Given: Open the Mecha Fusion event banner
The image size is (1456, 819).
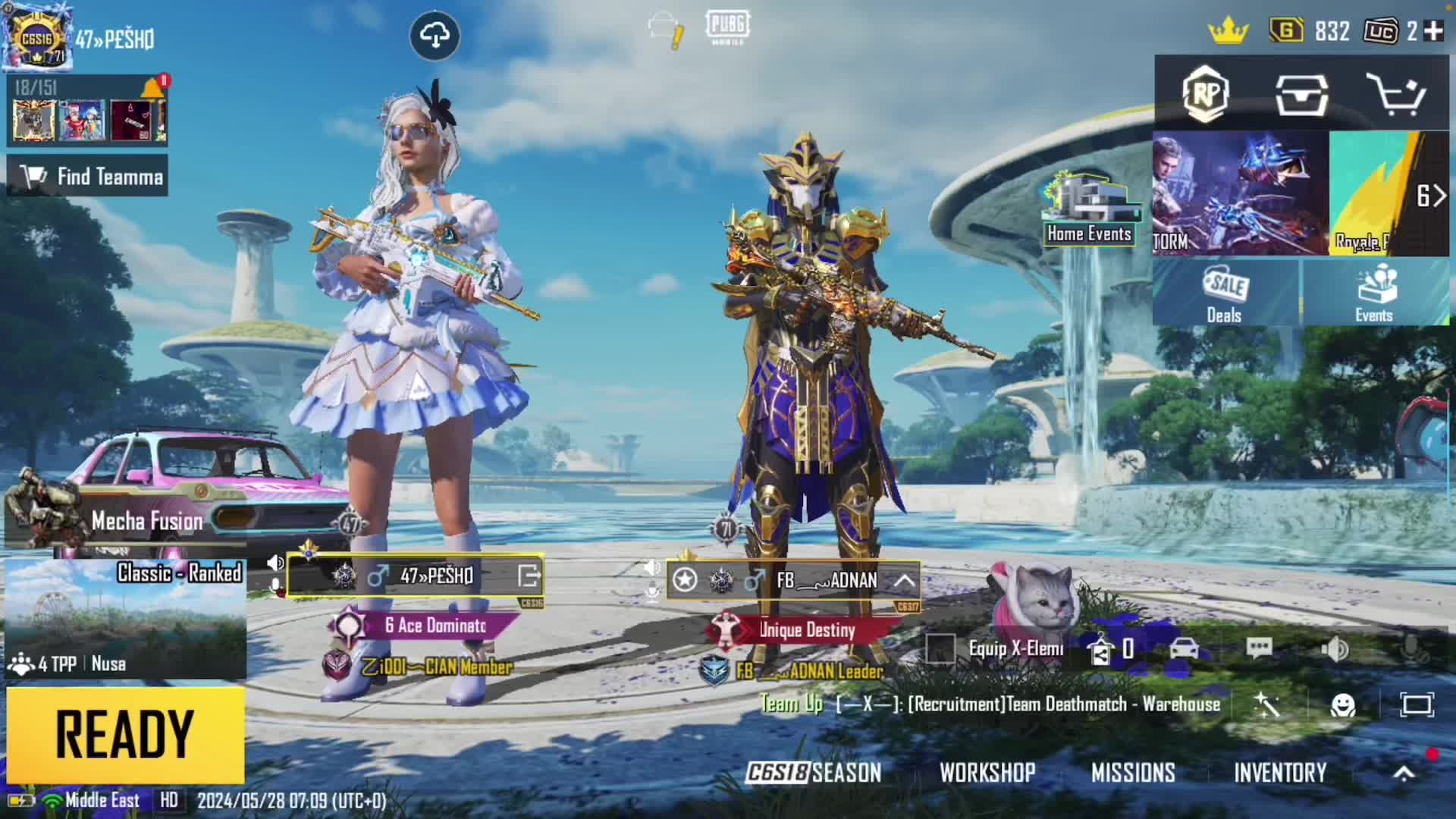Looking at the screenshot, I should (125, 519).
